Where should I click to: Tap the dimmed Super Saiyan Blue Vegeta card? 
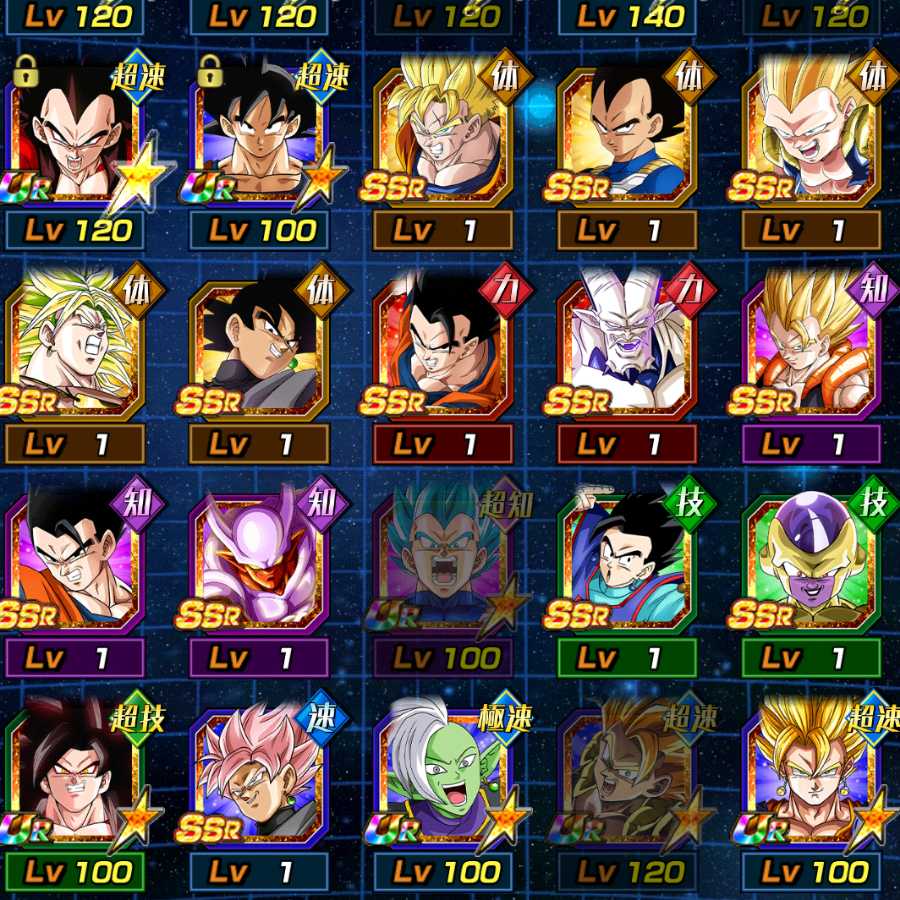pos(444,562)
